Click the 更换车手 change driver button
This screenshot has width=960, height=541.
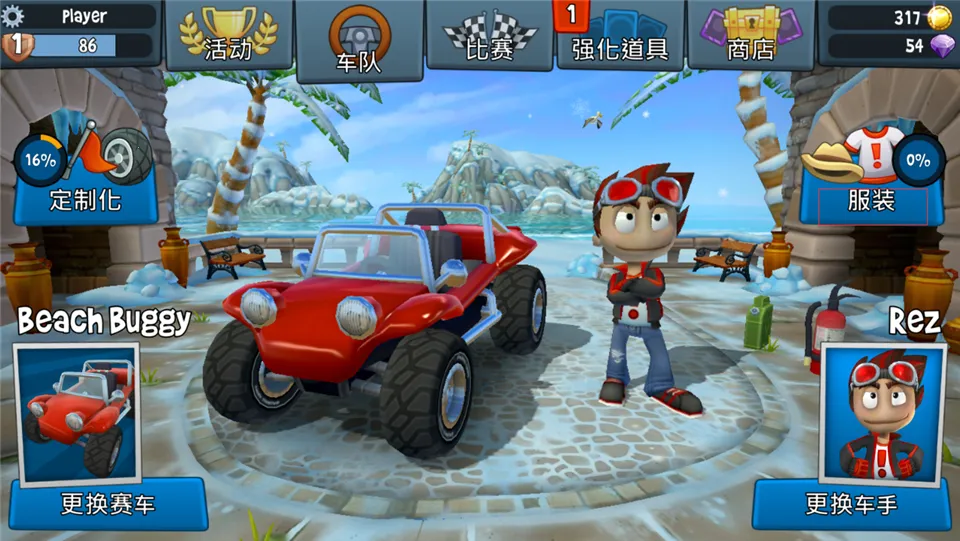click(x=851, y=505)
